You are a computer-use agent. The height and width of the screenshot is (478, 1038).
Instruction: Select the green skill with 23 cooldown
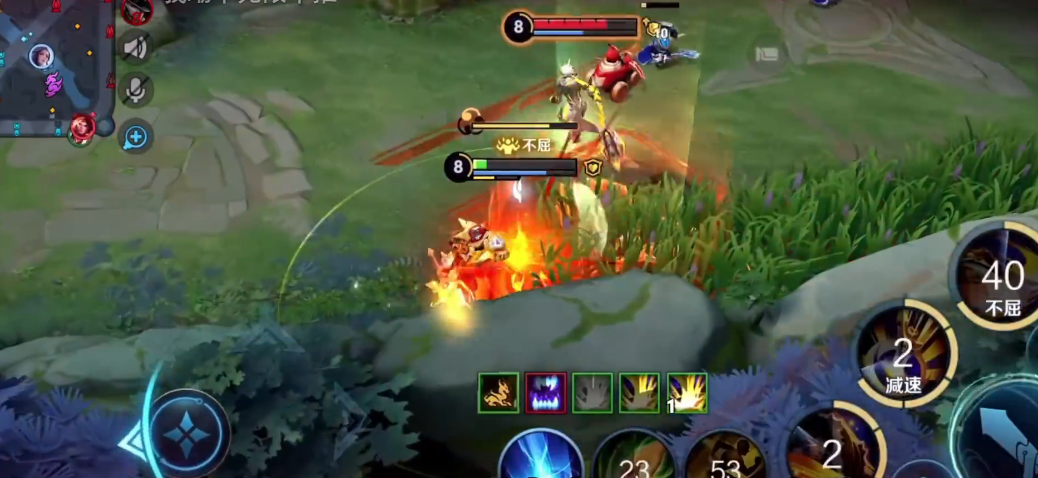pos(632,460)
